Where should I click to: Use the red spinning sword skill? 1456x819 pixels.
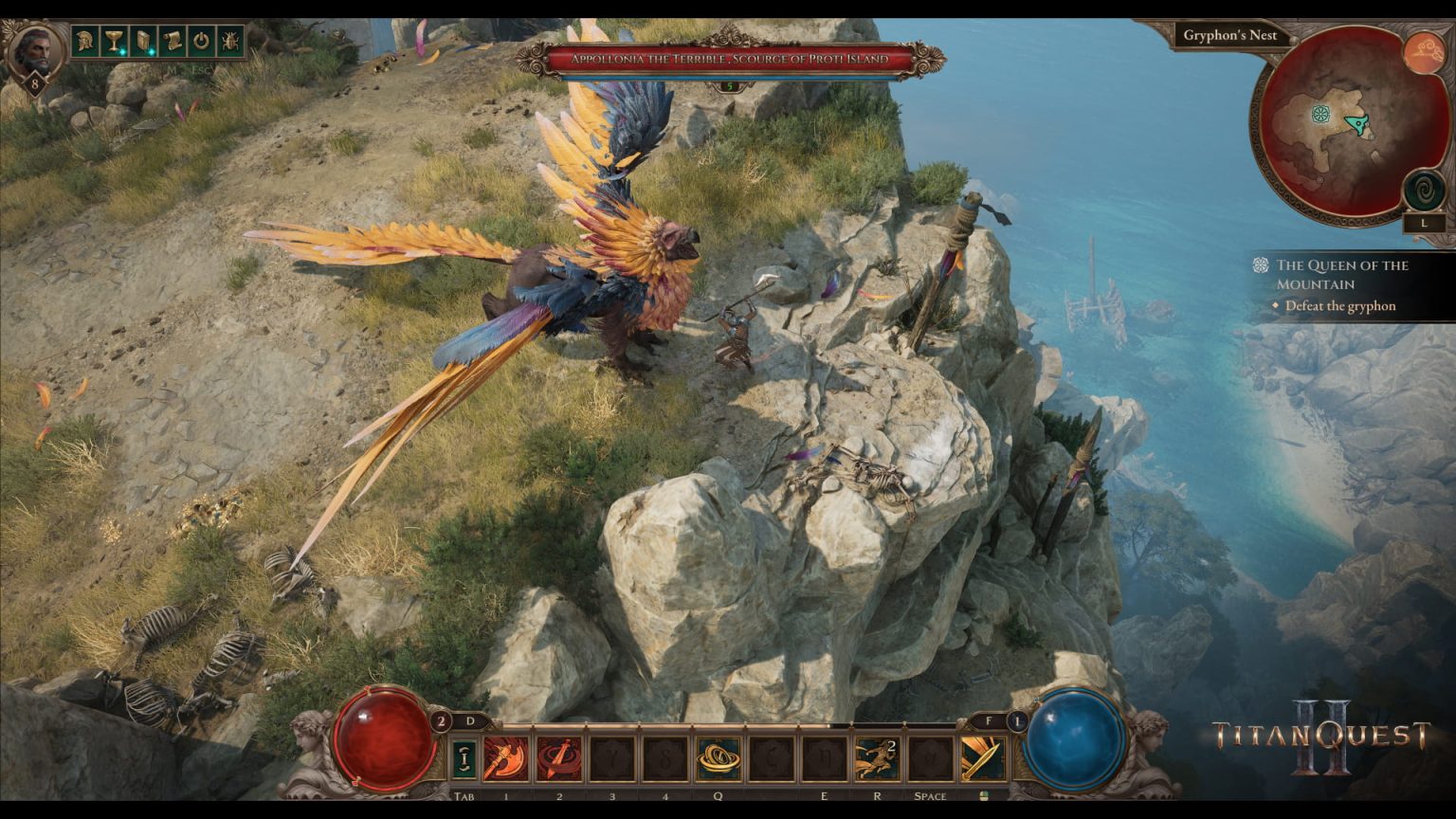pyautogui.click(x=559, y=758)
